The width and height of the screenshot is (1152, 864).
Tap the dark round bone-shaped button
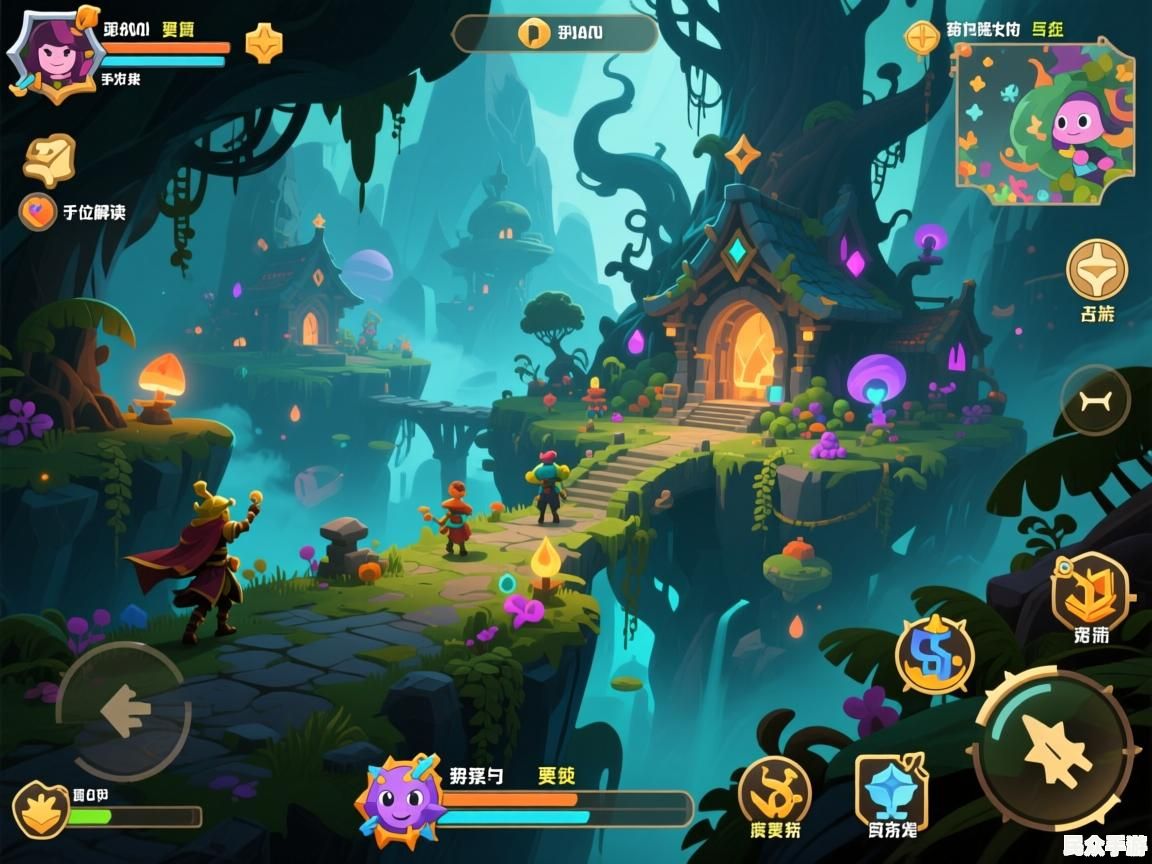click(1095, 401)
